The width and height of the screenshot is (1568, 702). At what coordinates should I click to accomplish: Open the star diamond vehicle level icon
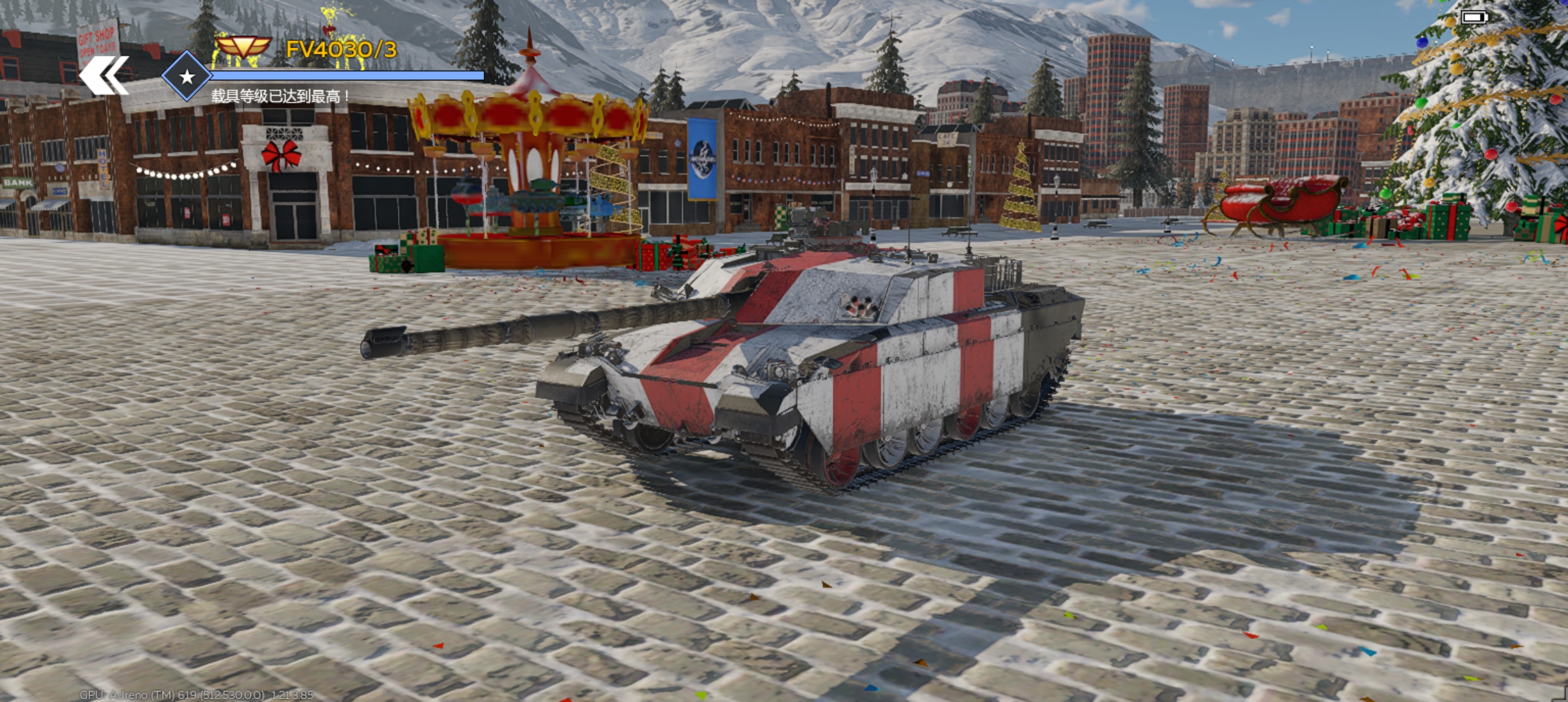[x=187, y=77]
